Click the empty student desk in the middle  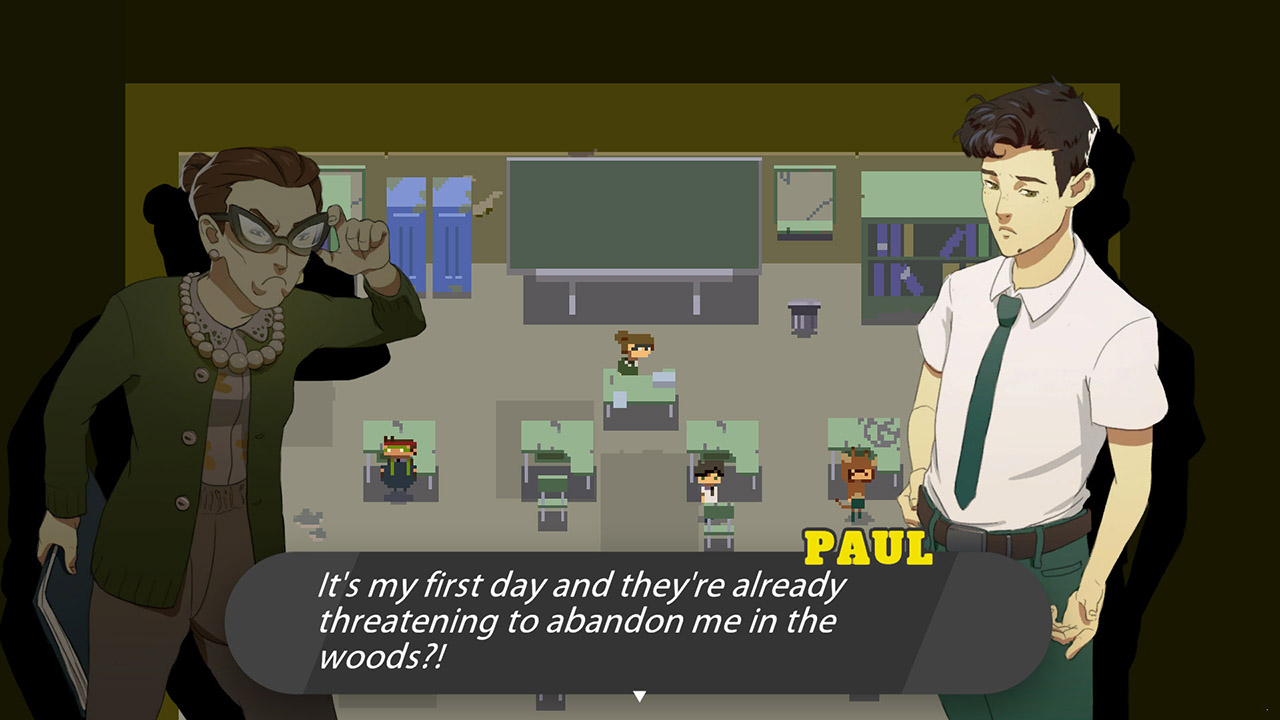point(555,470)
